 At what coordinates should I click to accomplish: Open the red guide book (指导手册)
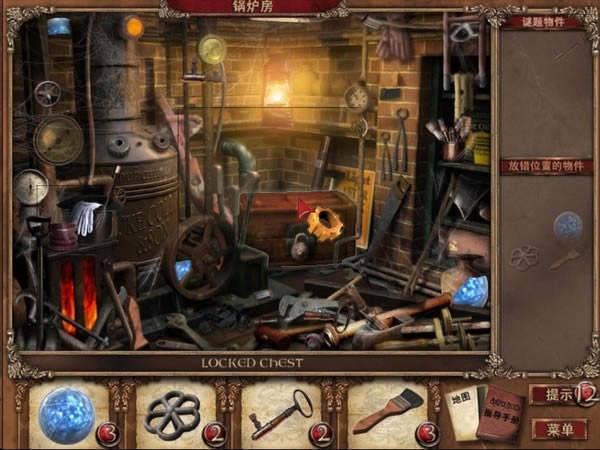tap(502, 412)
